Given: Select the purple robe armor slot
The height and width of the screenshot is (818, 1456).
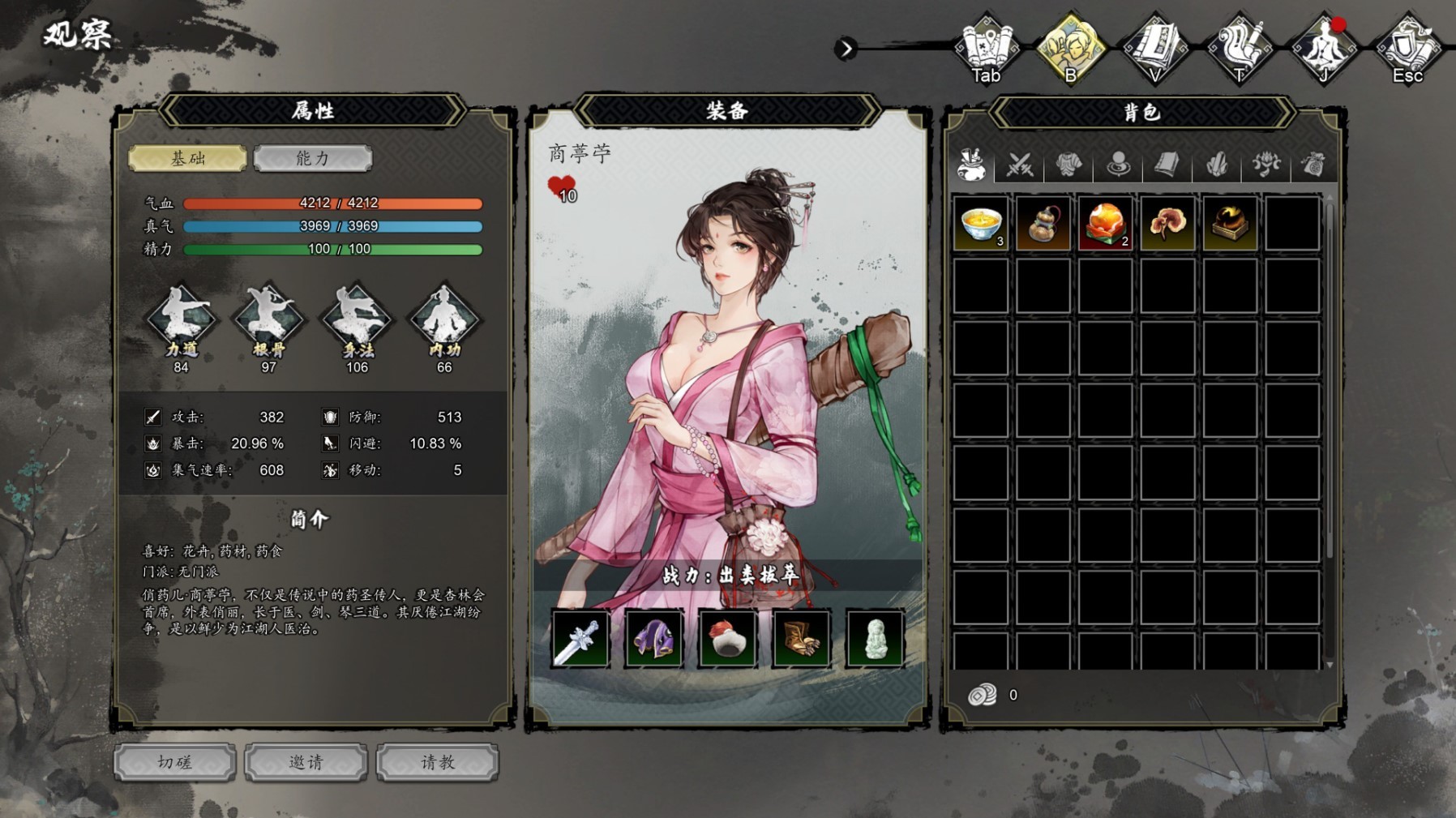Looking at the screenshot, I should point(653,639).
